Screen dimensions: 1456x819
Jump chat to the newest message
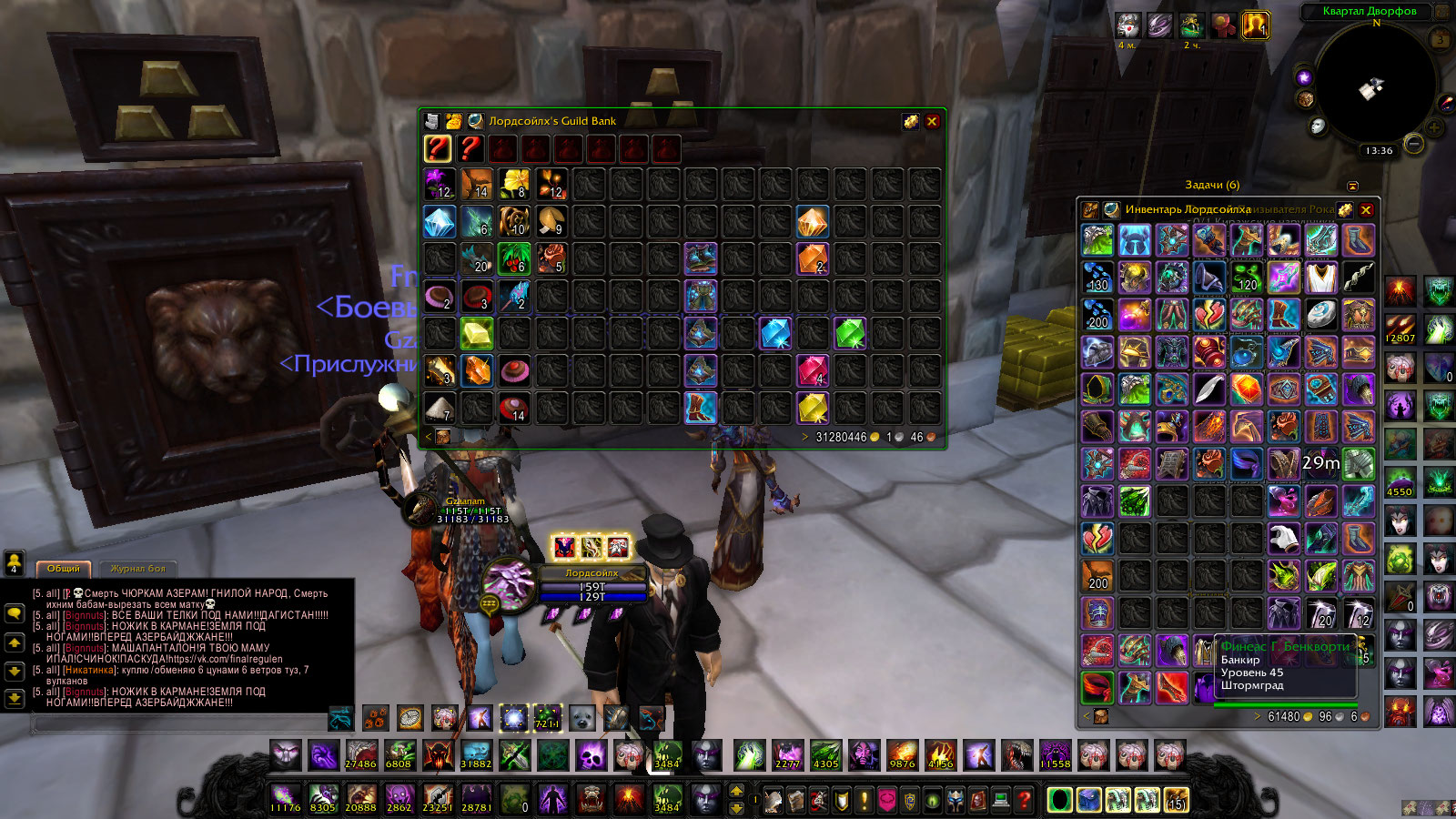click(x=15, y=699)
